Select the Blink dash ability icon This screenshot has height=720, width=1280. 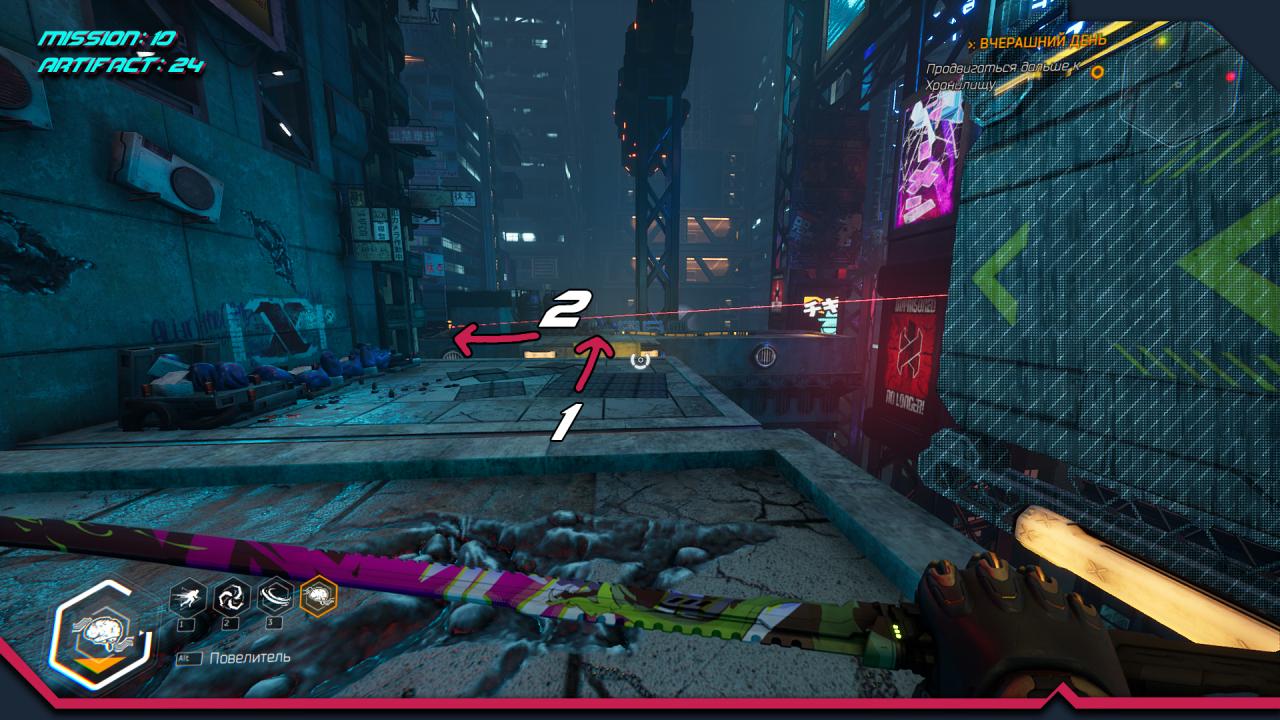[x=188, y=598]
